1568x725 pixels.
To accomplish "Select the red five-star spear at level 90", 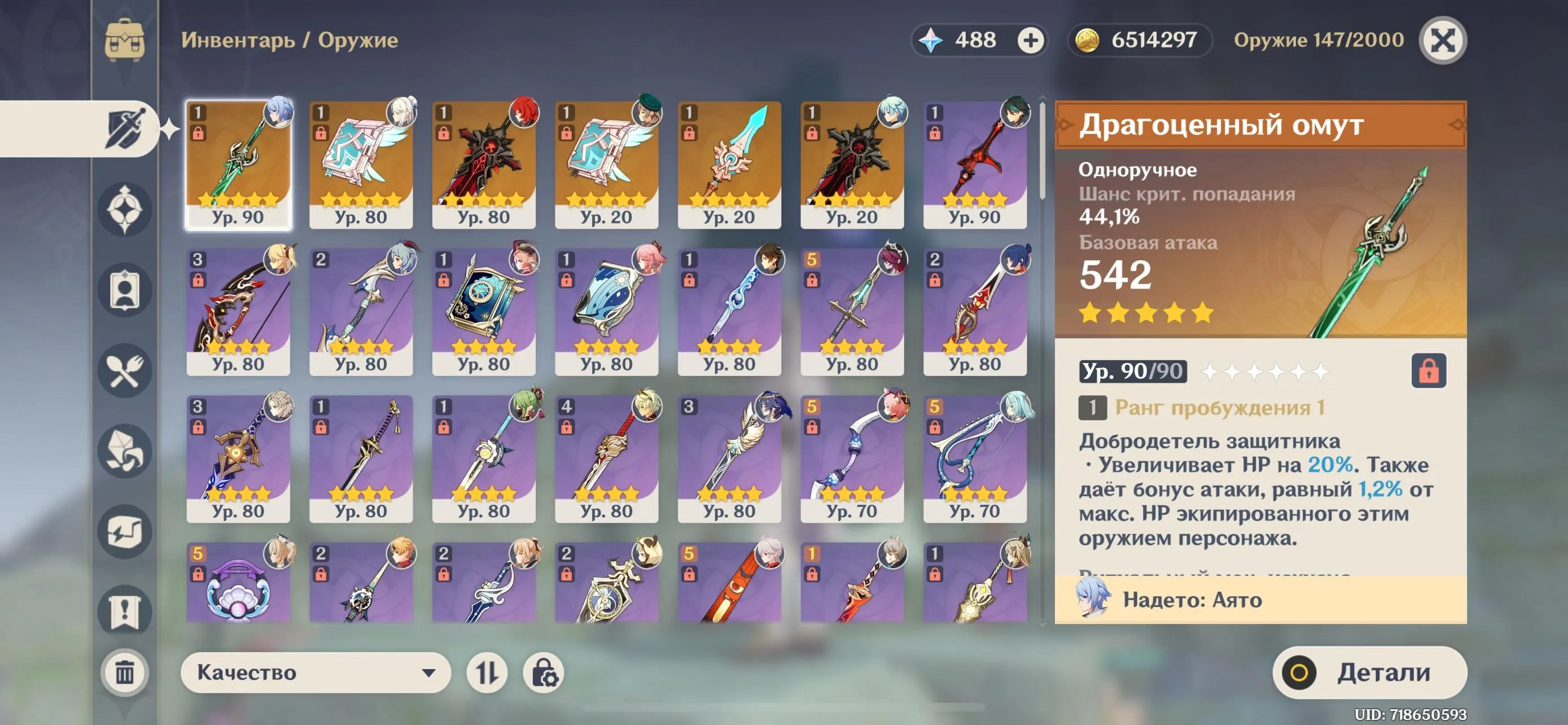I will 974,164.
